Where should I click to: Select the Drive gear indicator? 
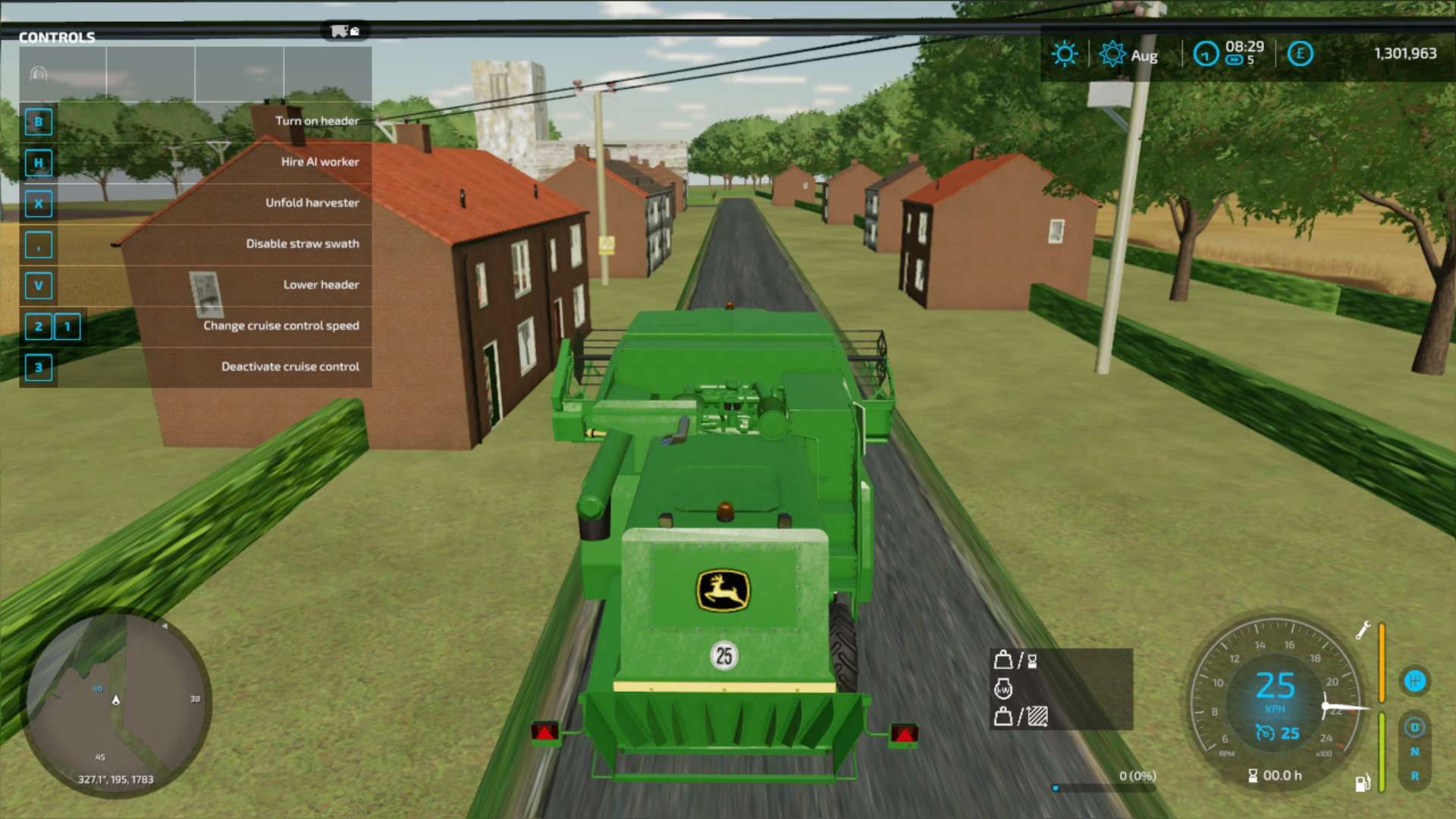[x=1414, y=727]
